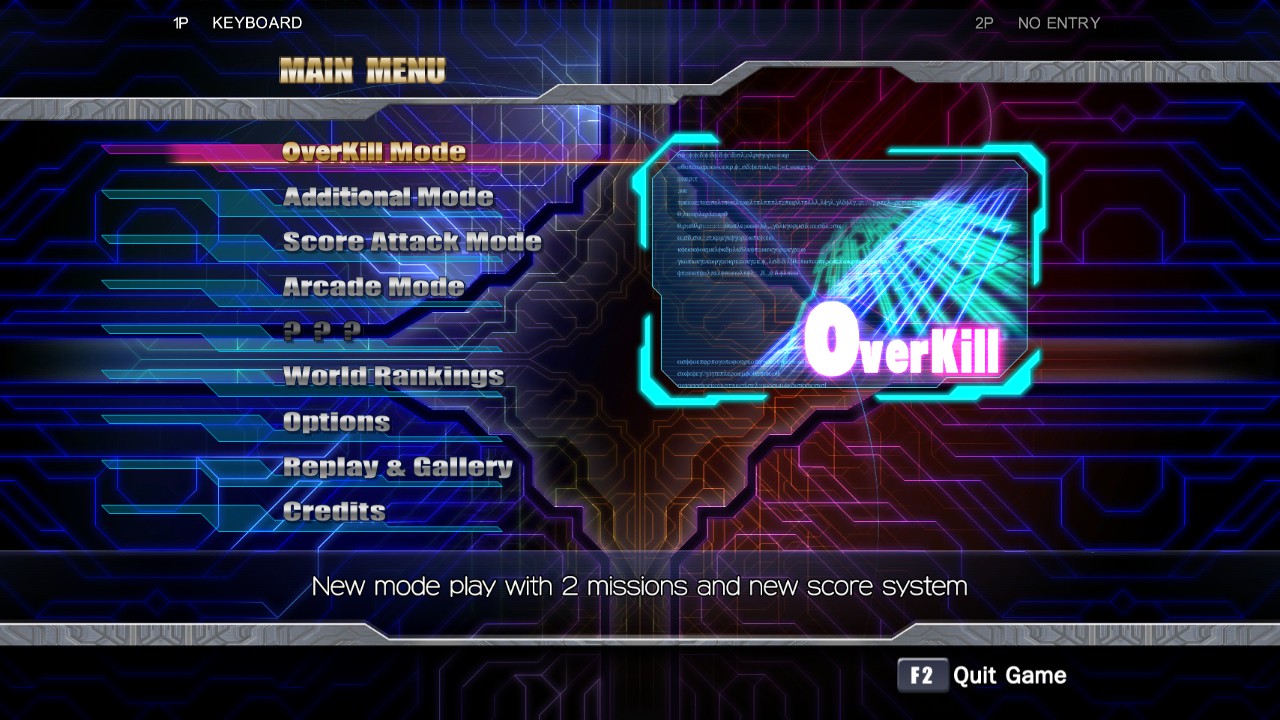
Task: Choose Score Attack Mode
Action: pyautogui.click(x=411, y=241)
